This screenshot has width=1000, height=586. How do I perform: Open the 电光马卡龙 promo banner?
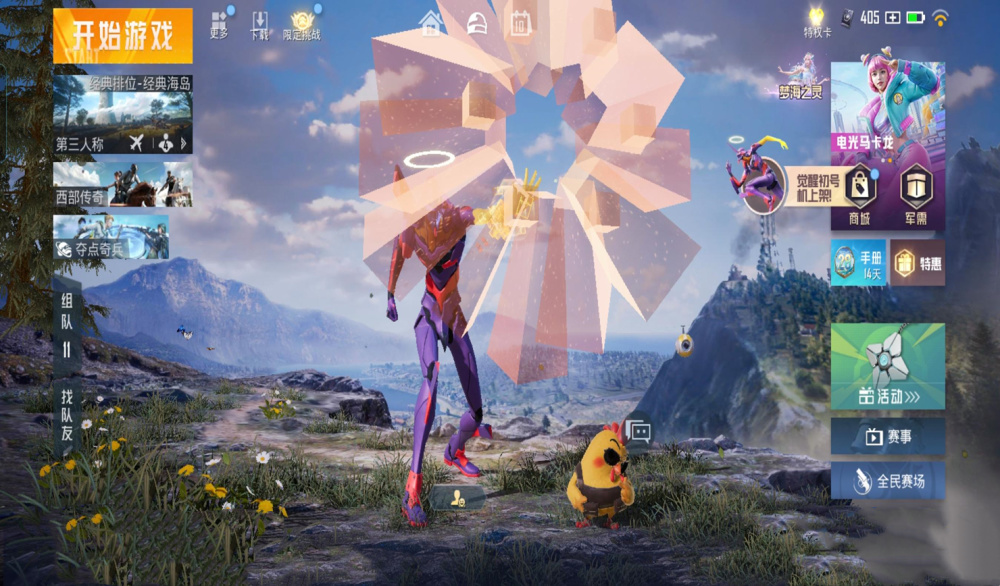tap(887, 110)
